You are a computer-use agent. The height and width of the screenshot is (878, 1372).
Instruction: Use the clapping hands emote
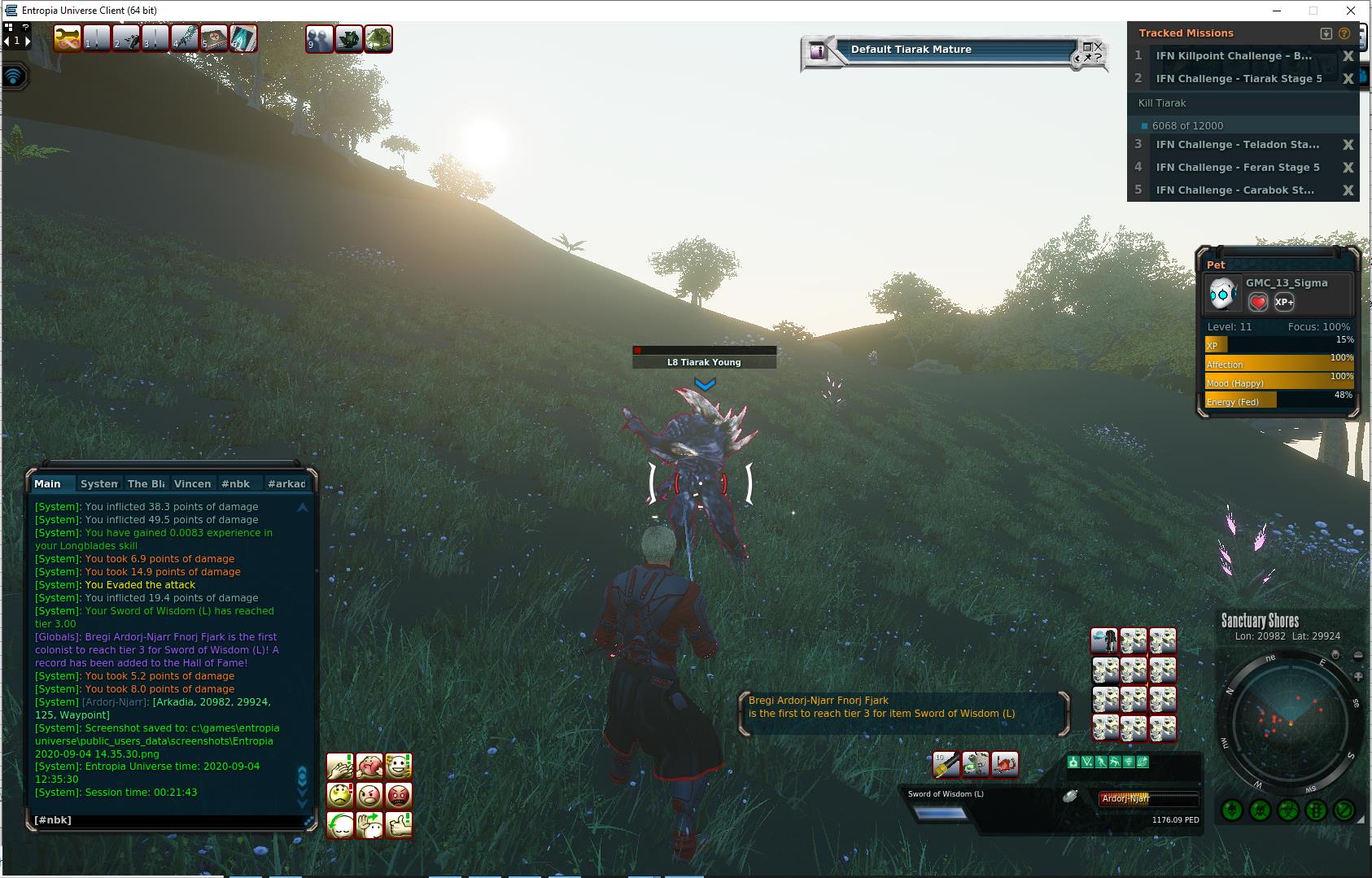(340, 766)
